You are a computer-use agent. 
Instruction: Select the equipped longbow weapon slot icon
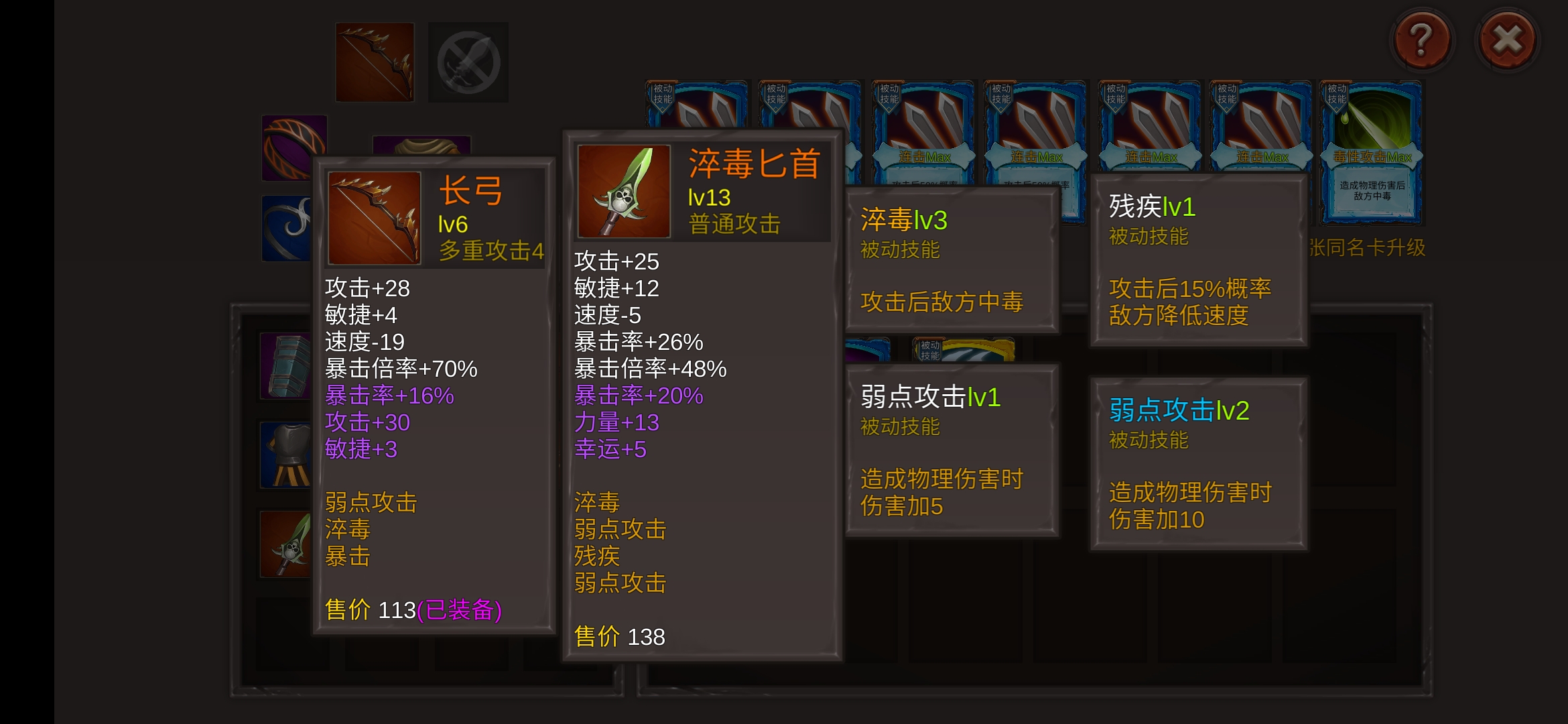point(374,61)
